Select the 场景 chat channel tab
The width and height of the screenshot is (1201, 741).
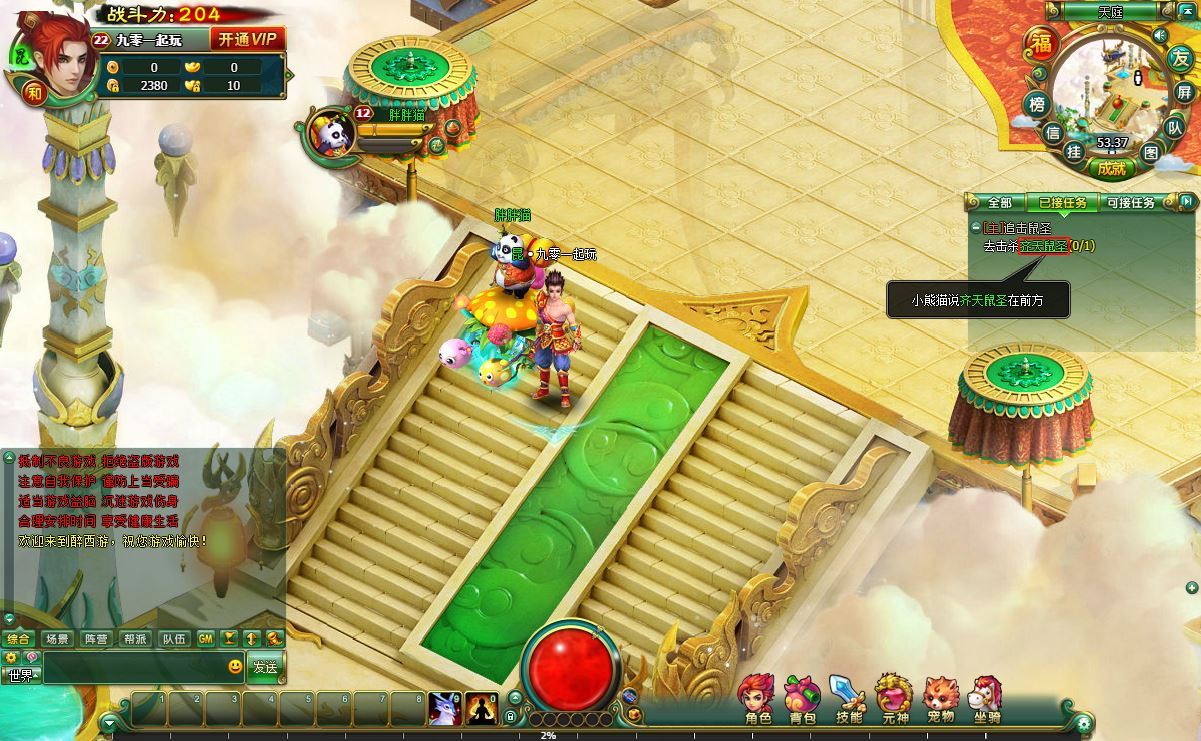[x=57, y=639]
